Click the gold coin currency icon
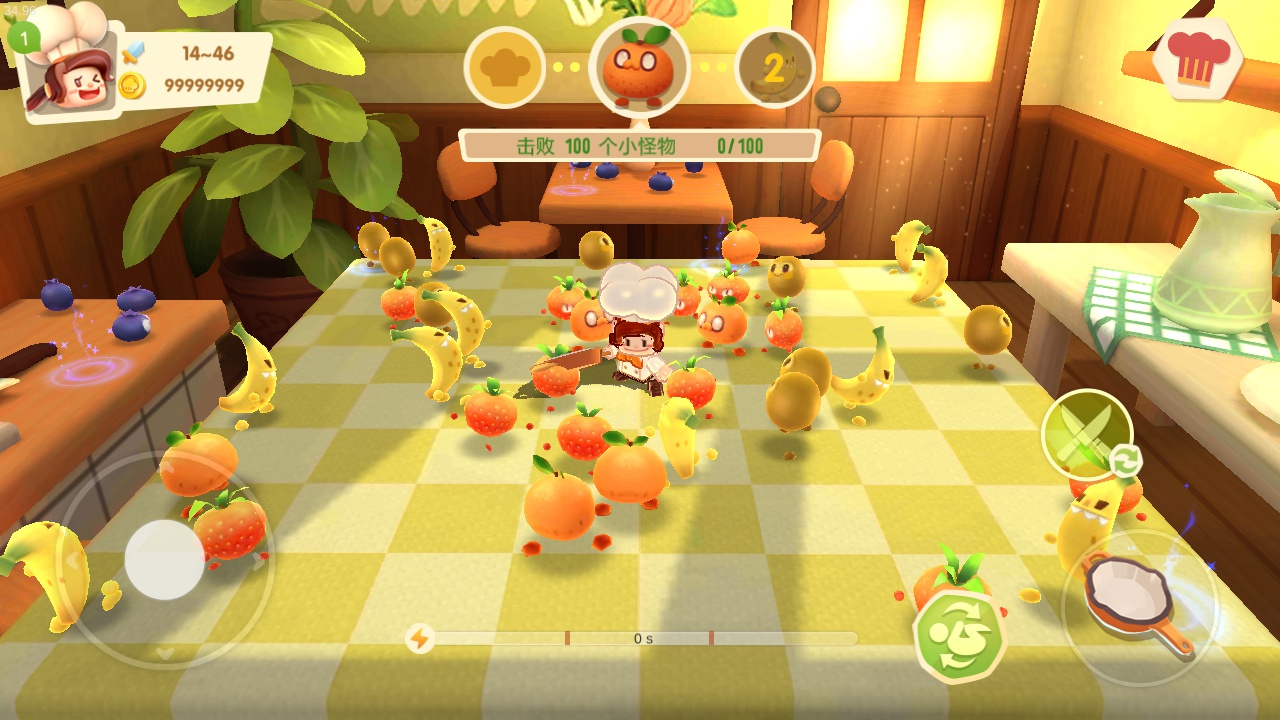The image size is (1280, 720). tap(133, 86)
